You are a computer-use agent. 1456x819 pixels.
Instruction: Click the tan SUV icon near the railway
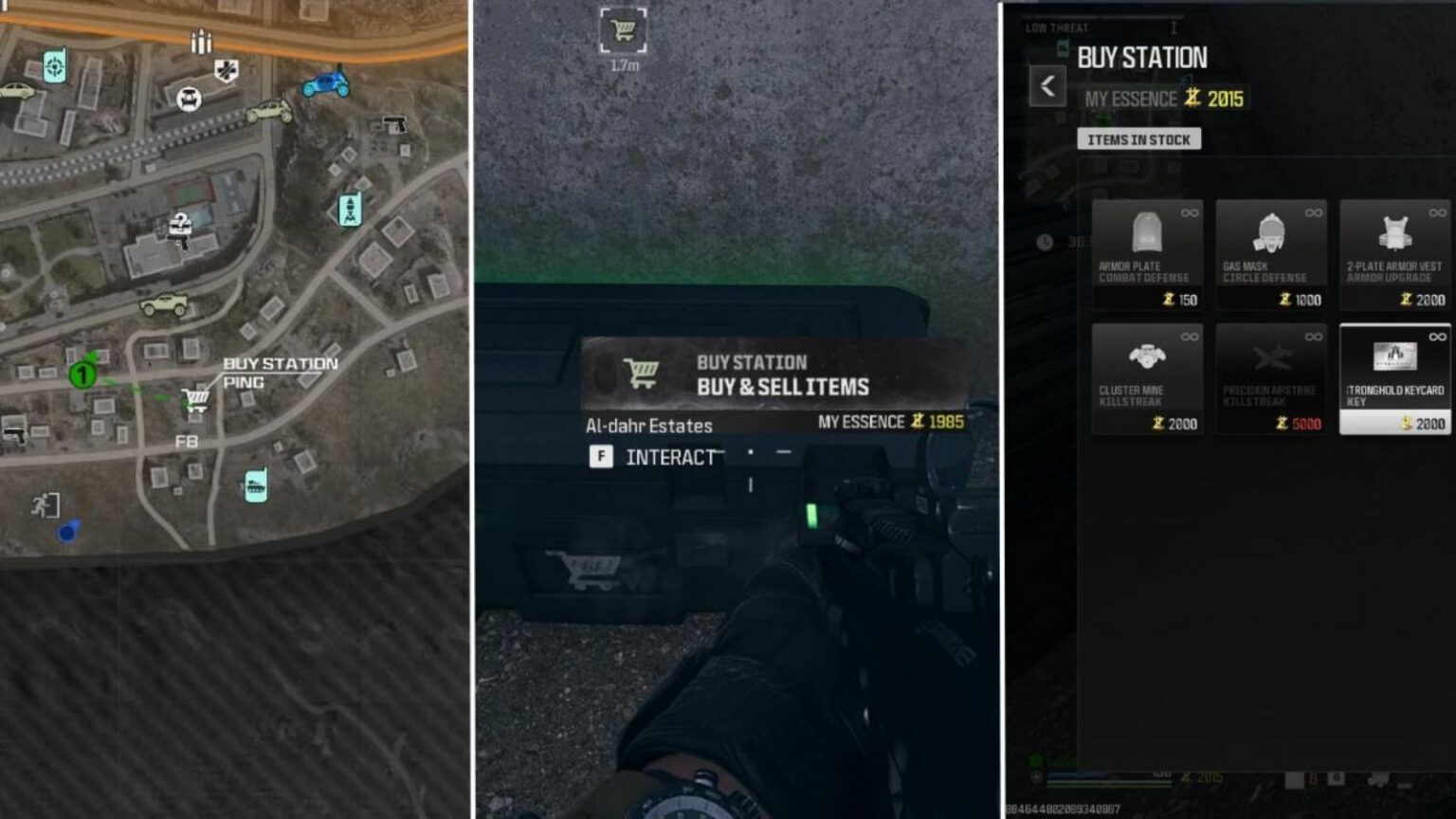(x=269, y=112)
